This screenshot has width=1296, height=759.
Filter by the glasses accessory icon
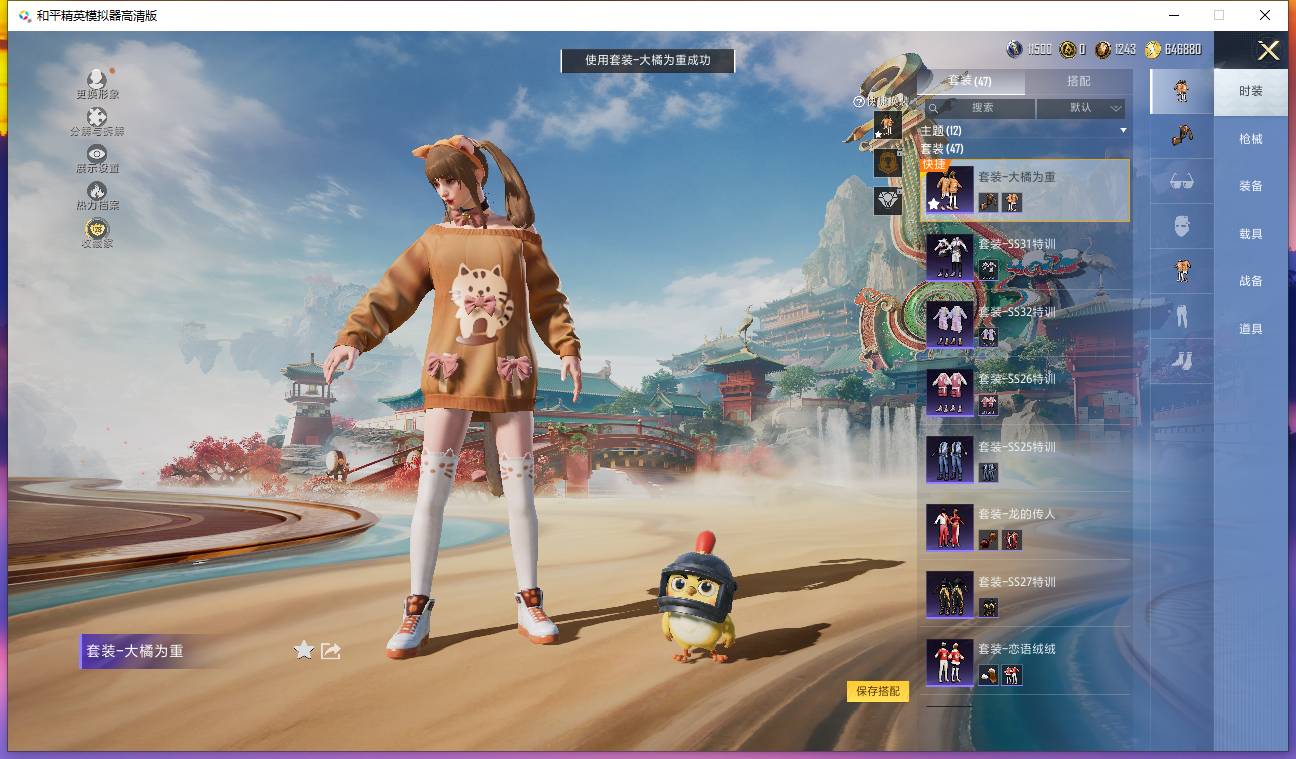click(x=1181, y=181)
